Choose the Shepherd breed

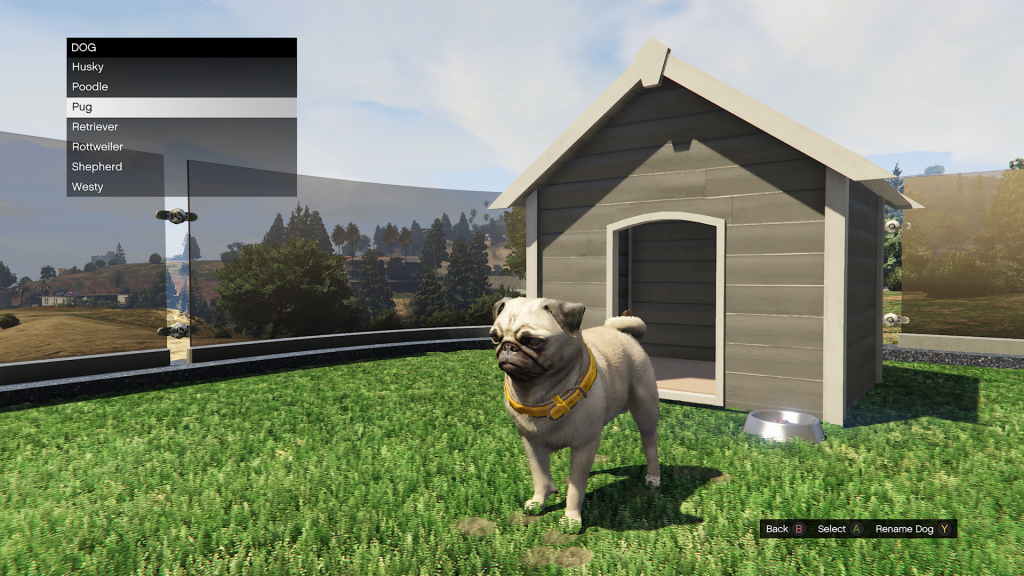[x=181, y=167]
